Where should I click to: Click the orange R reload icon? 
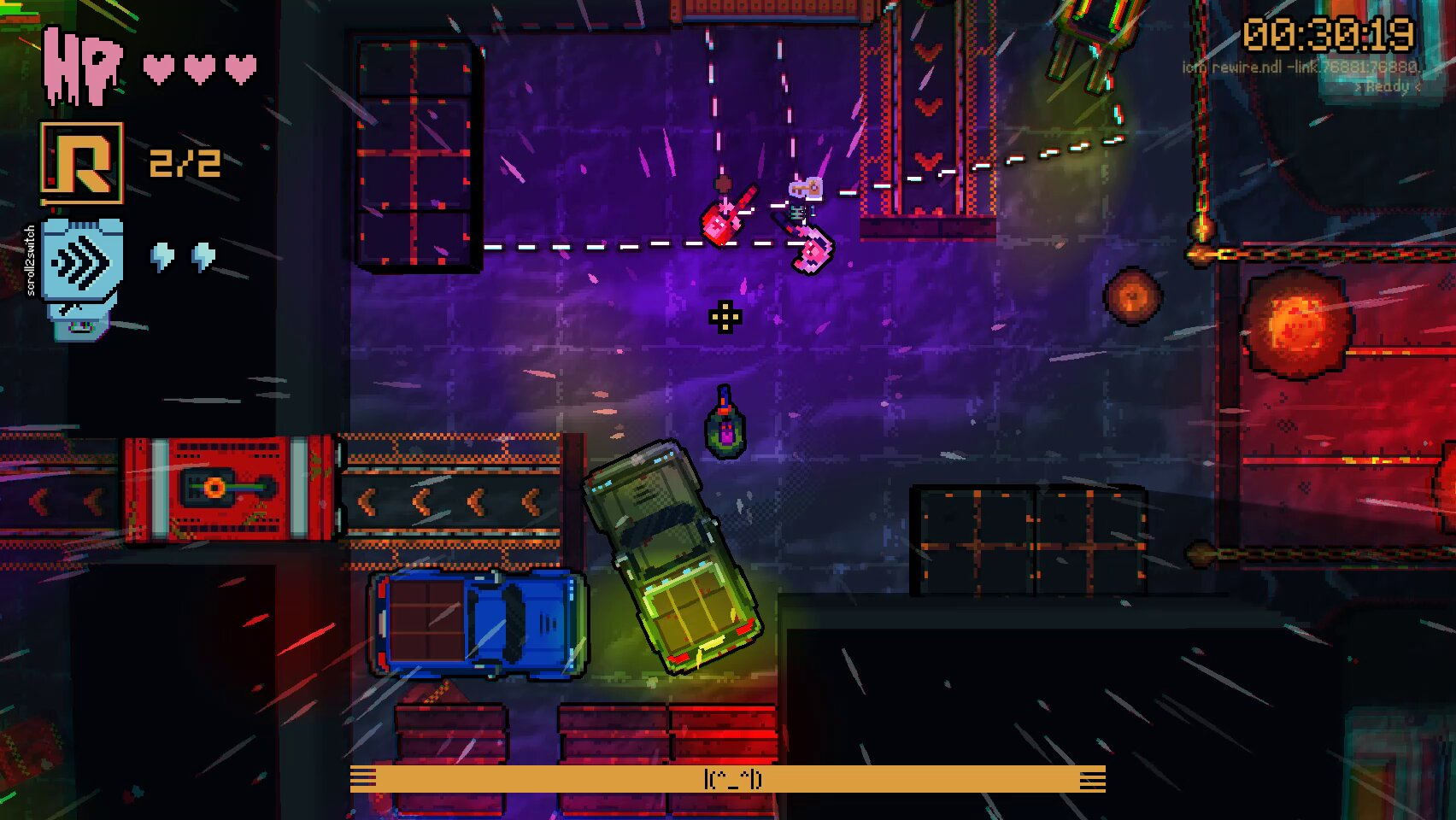pyautogui.click(x=82, y=163)
